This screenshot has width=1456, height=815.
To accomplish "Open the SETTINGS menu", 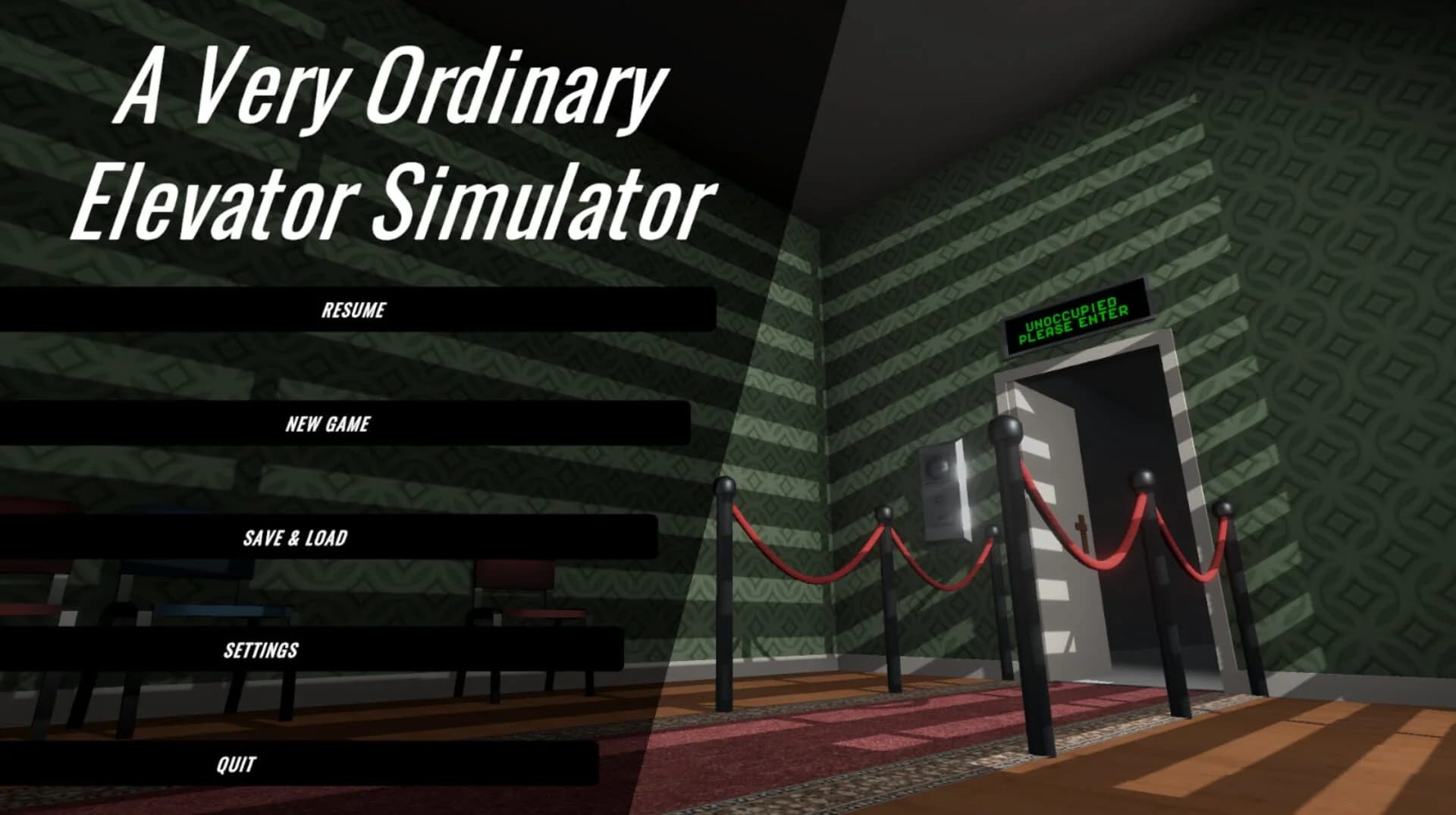I will point(262,649).
